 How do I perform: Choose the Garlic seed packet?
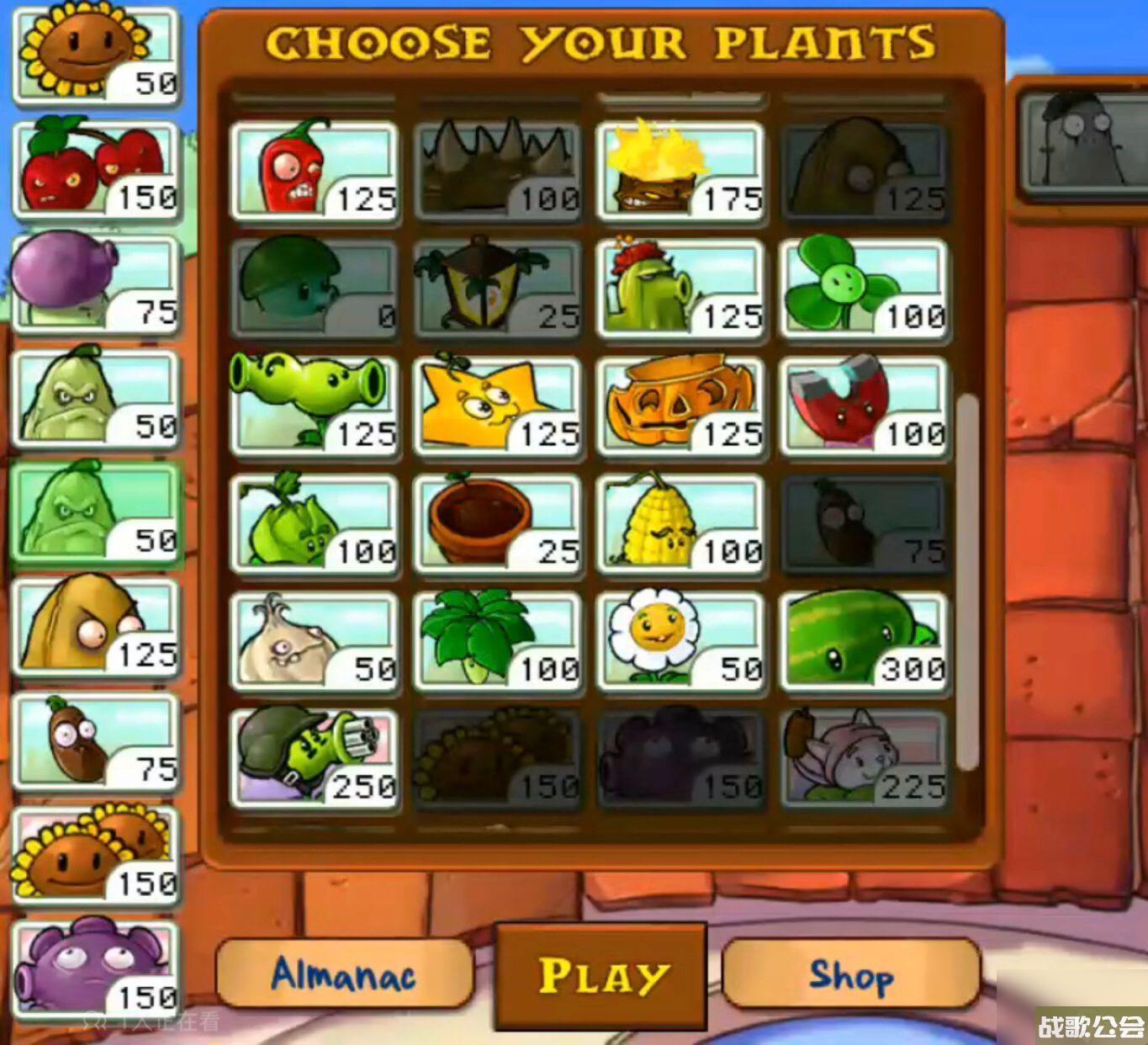315,642
